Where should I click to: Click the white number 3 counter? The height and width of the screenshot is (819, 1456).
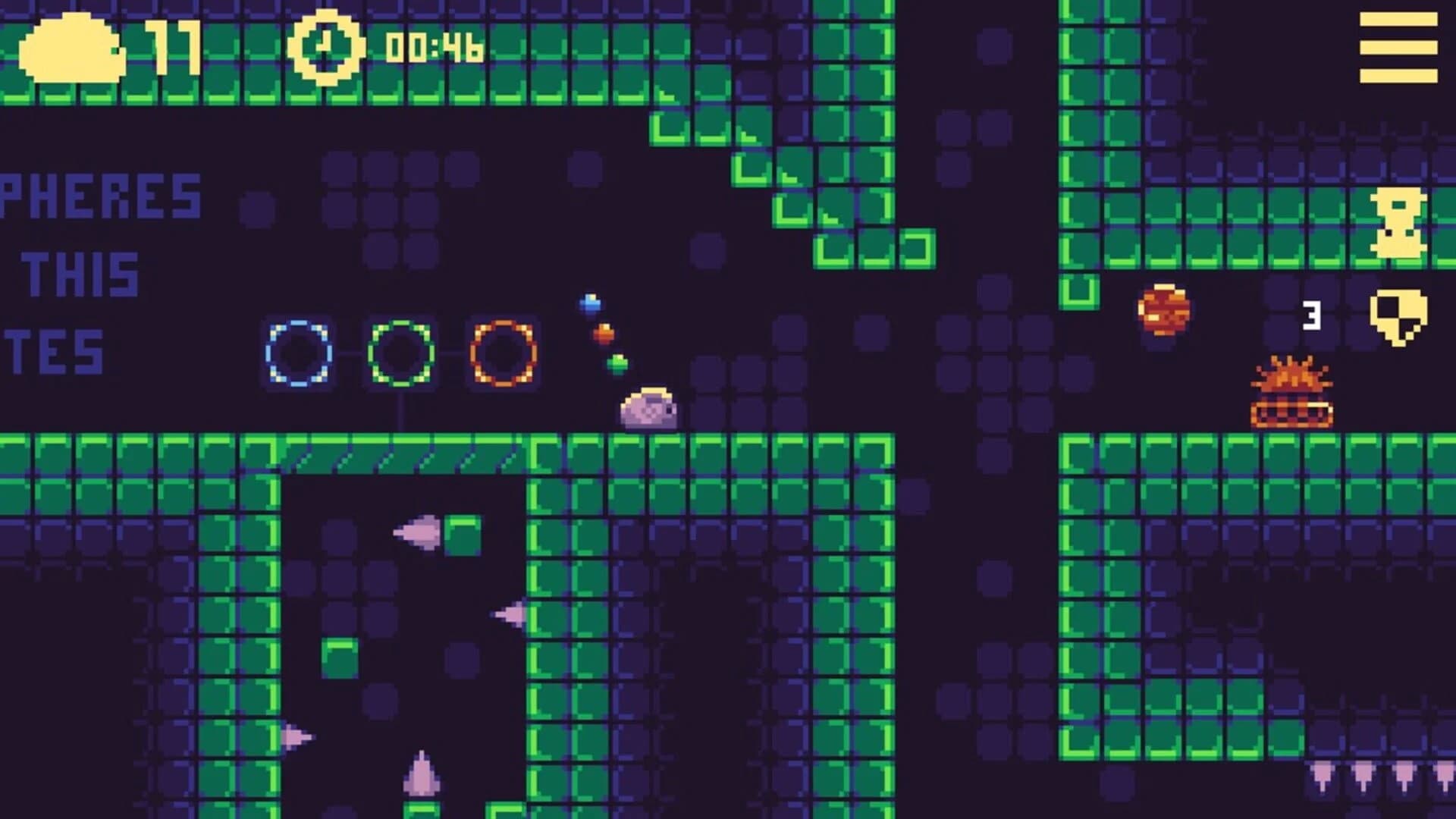coord(1311,315)
